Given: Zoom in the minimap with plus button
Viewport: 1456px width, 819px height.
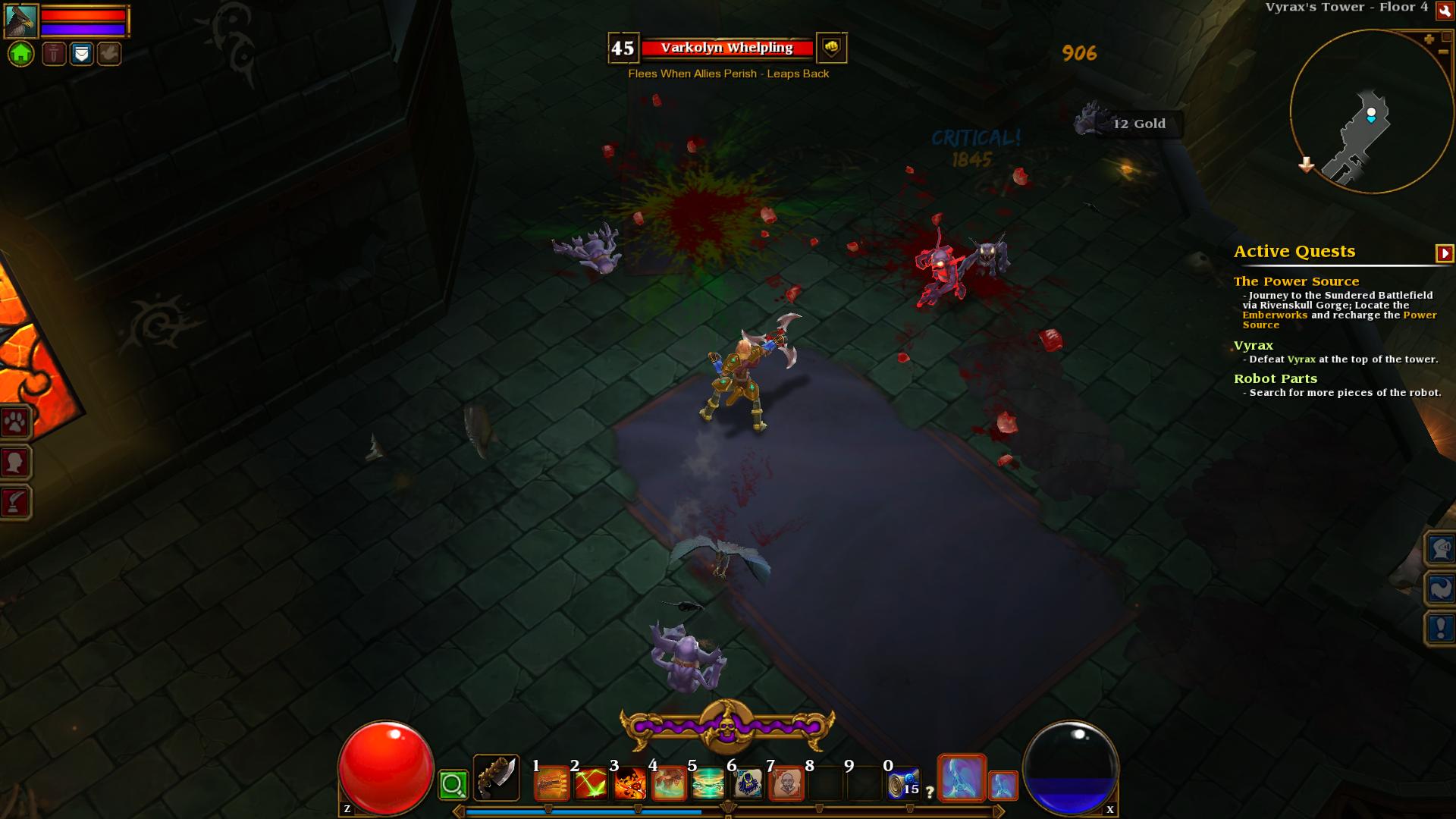Looking at the screenshot, I should [1429, 39].
